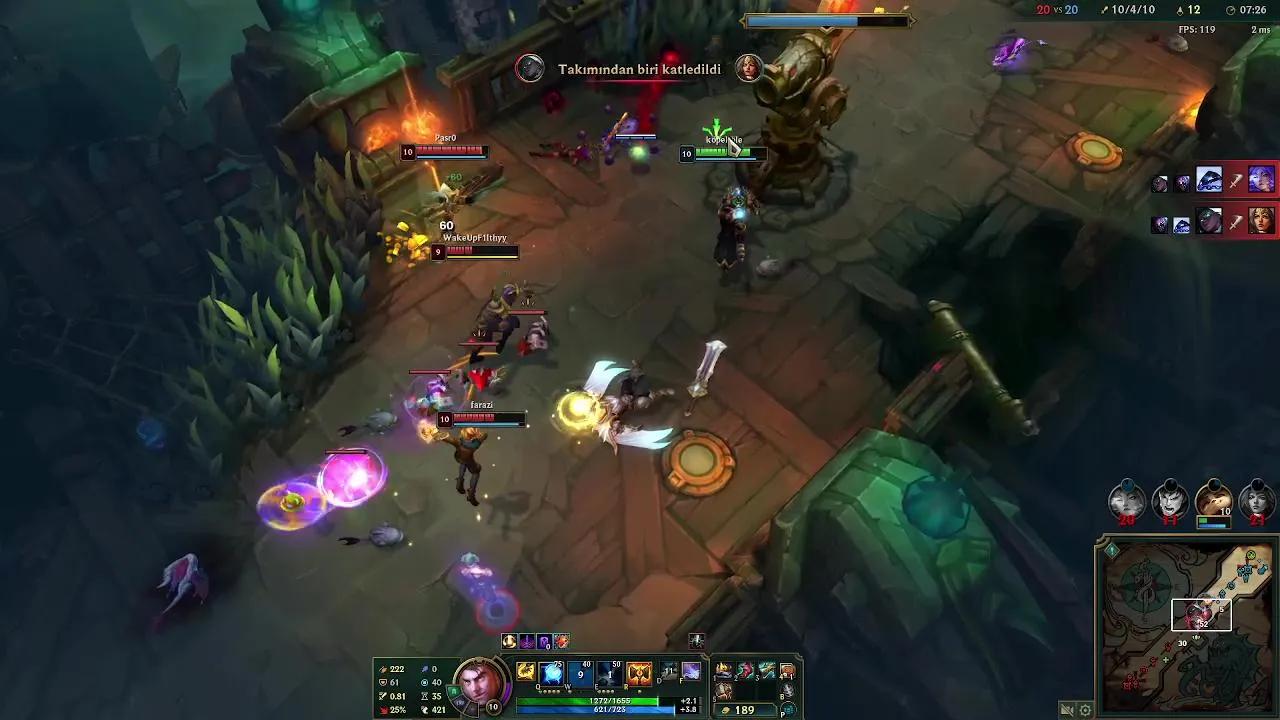Click the first ally icon in the respawn row
This screenshot has width=1280, height=720.
click(x=1126, y=500)
